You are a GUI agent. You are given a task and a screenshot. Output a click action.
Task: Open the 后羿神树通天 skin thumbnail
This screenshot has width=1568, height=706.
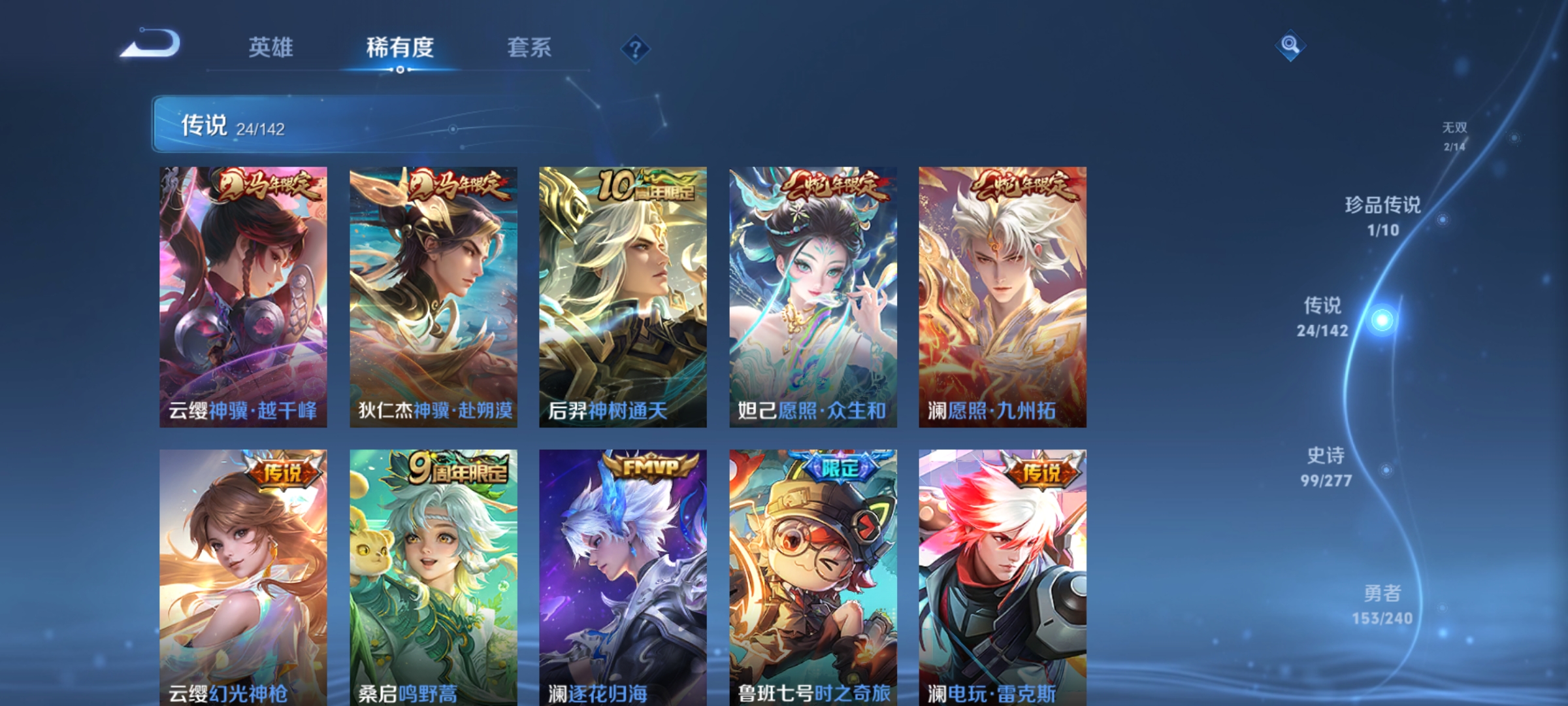[x=623, y=297]
